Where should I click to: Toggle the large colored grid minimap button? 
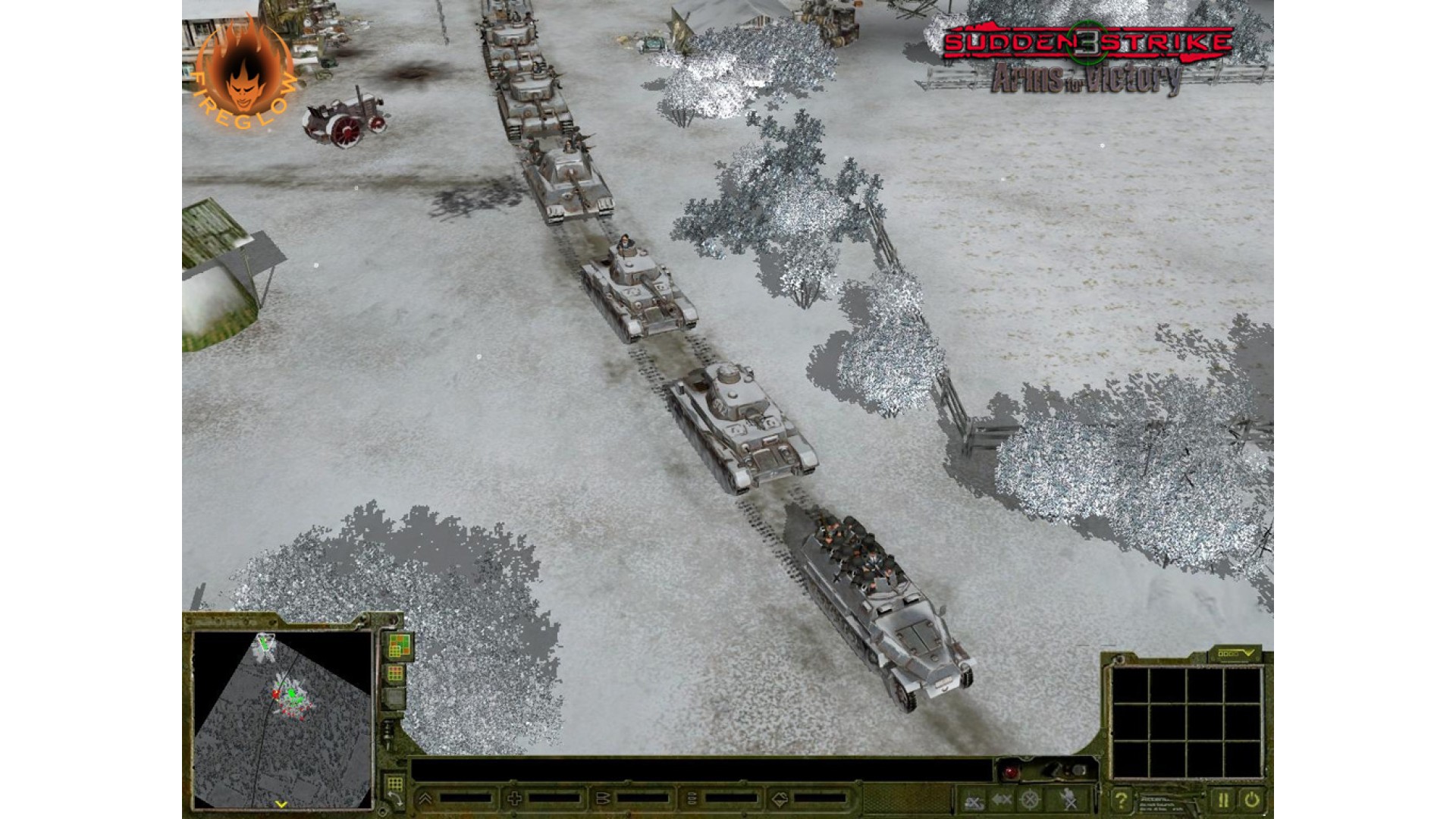tap(399, 645)
